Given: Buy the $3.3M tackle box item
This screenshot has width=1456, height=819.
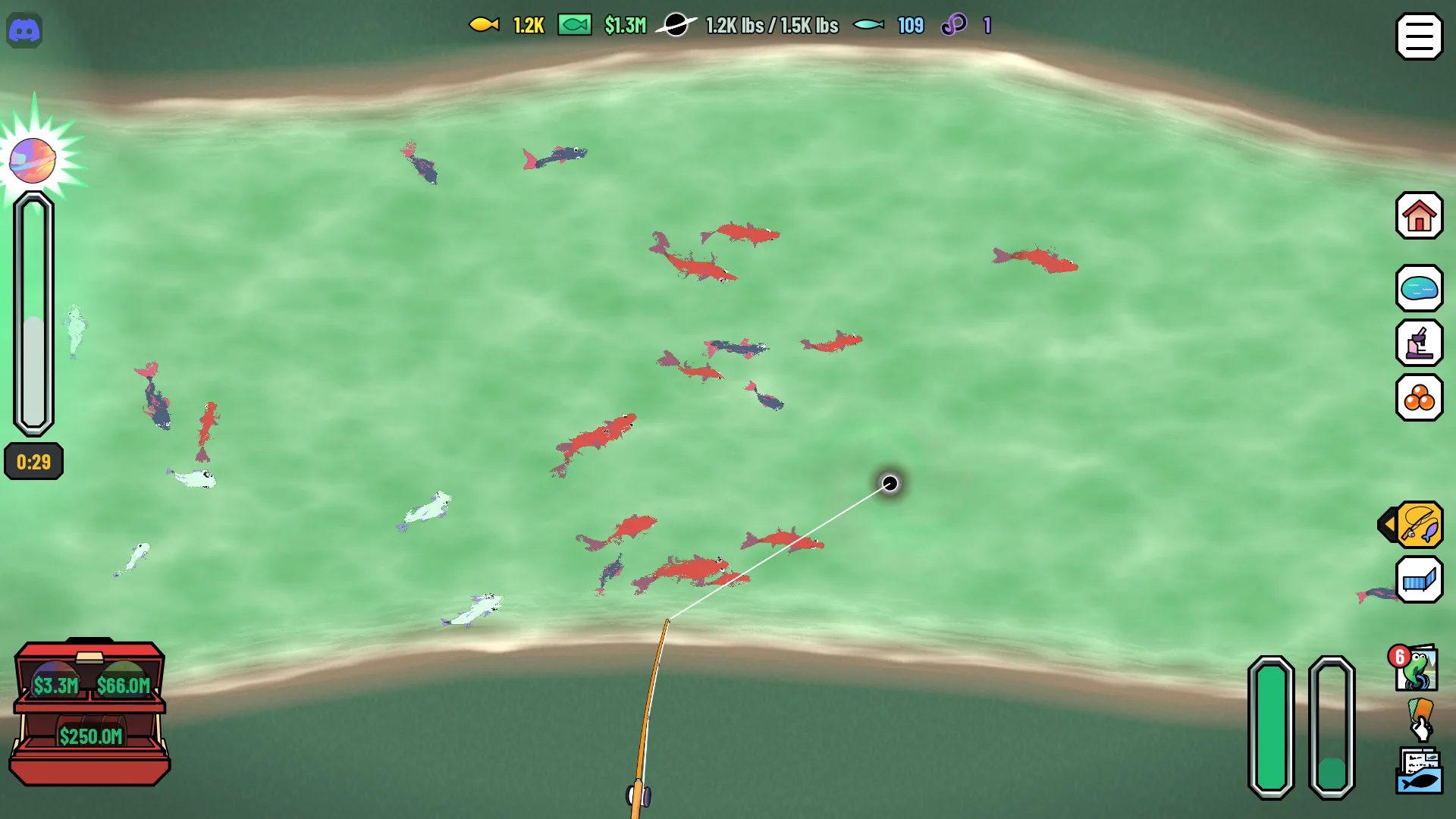Looking at the screenshot, I should 55,685.
